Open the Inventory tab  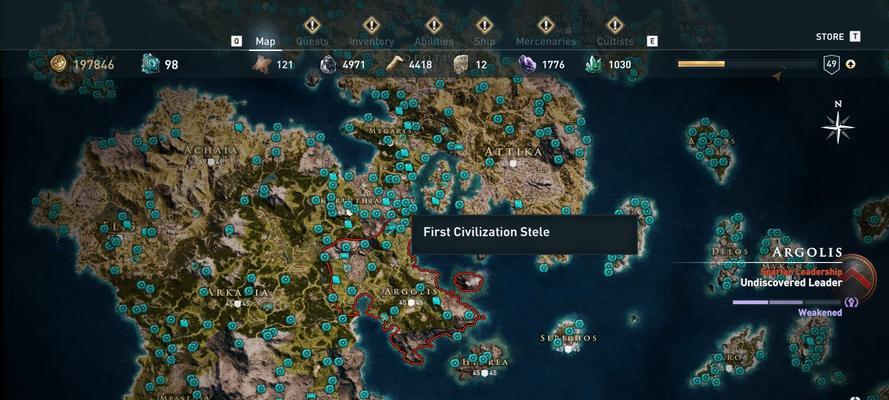pyautogui.click(x=371, y=41)
